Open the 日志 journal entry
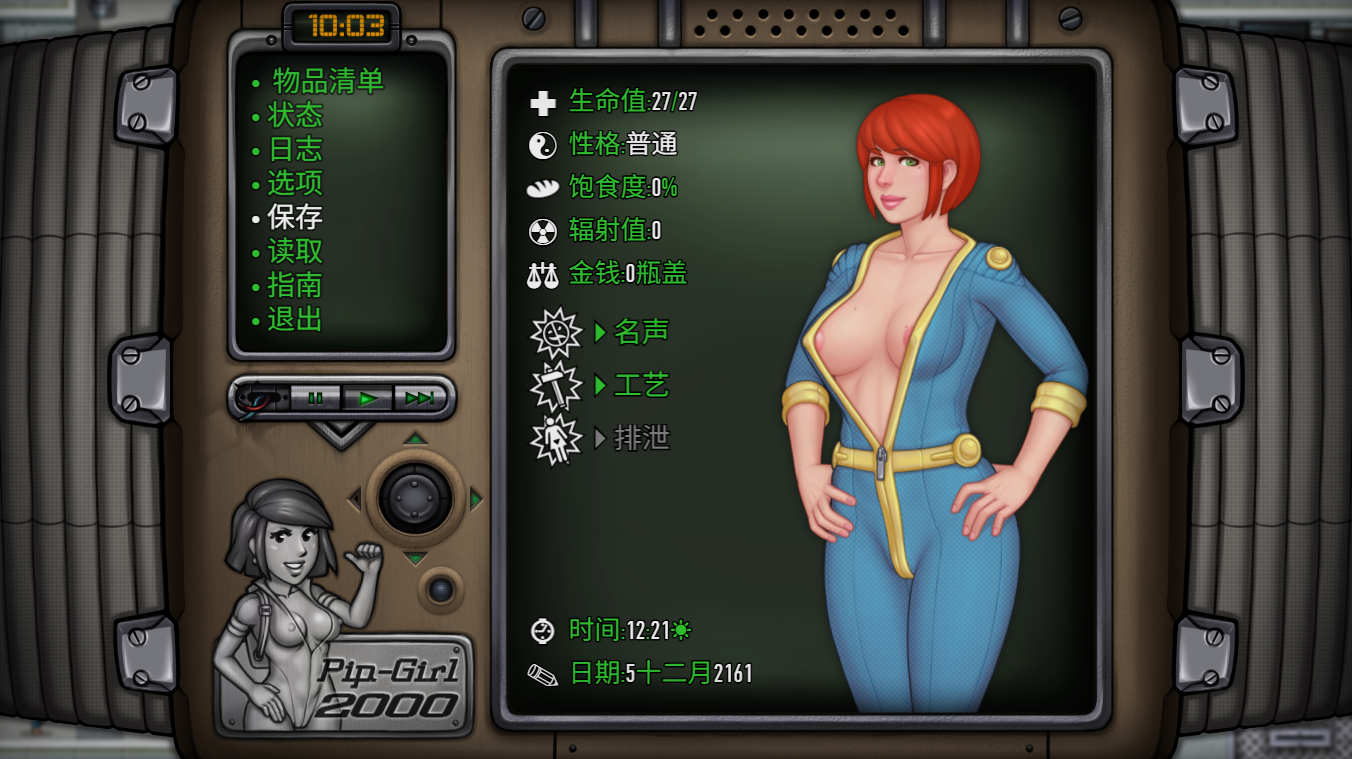This screenshot has width=1352, height=759. [295, 149]
